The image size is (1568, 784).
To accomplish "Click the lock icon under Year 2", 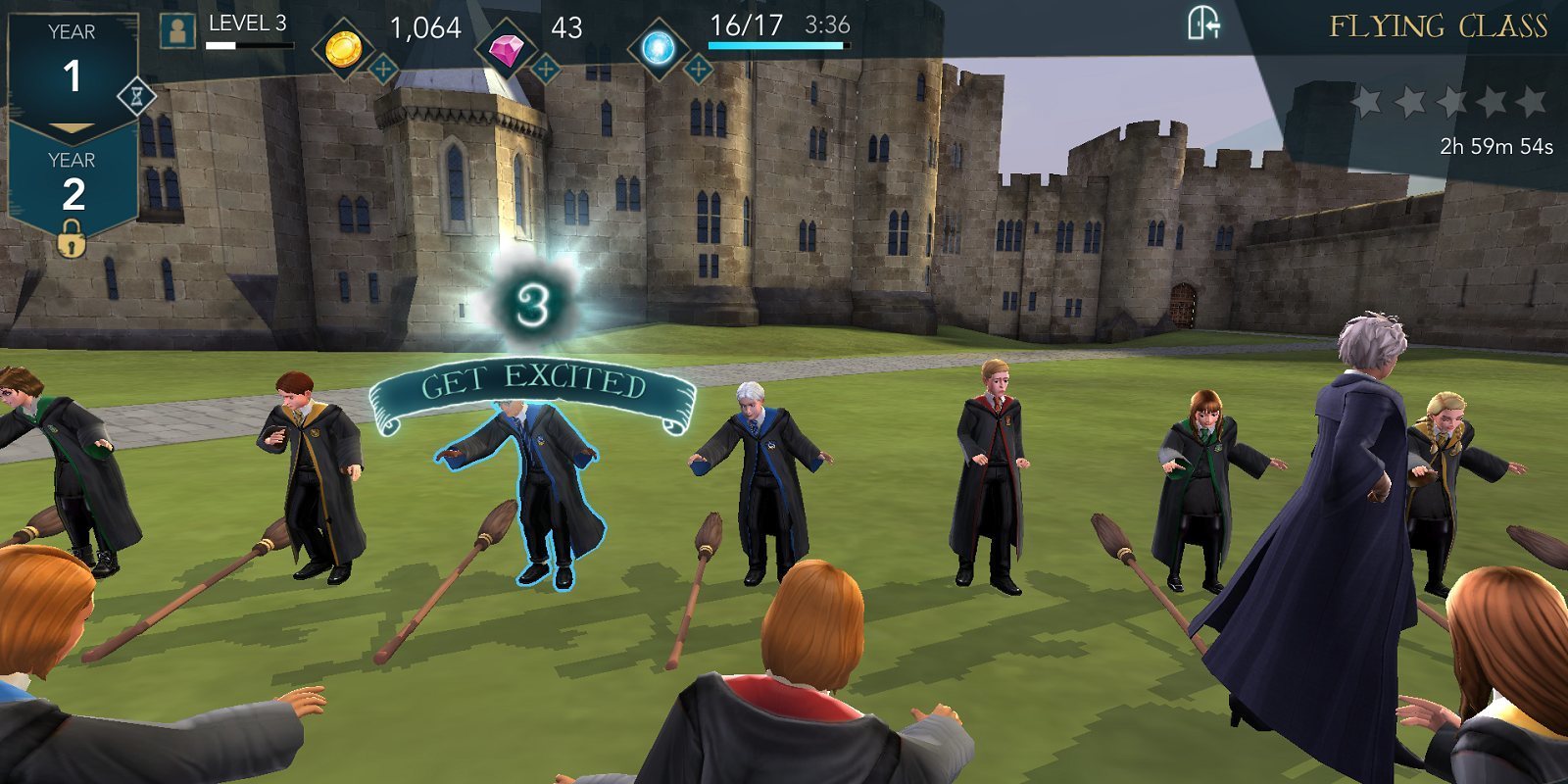I will pos(69,239).
